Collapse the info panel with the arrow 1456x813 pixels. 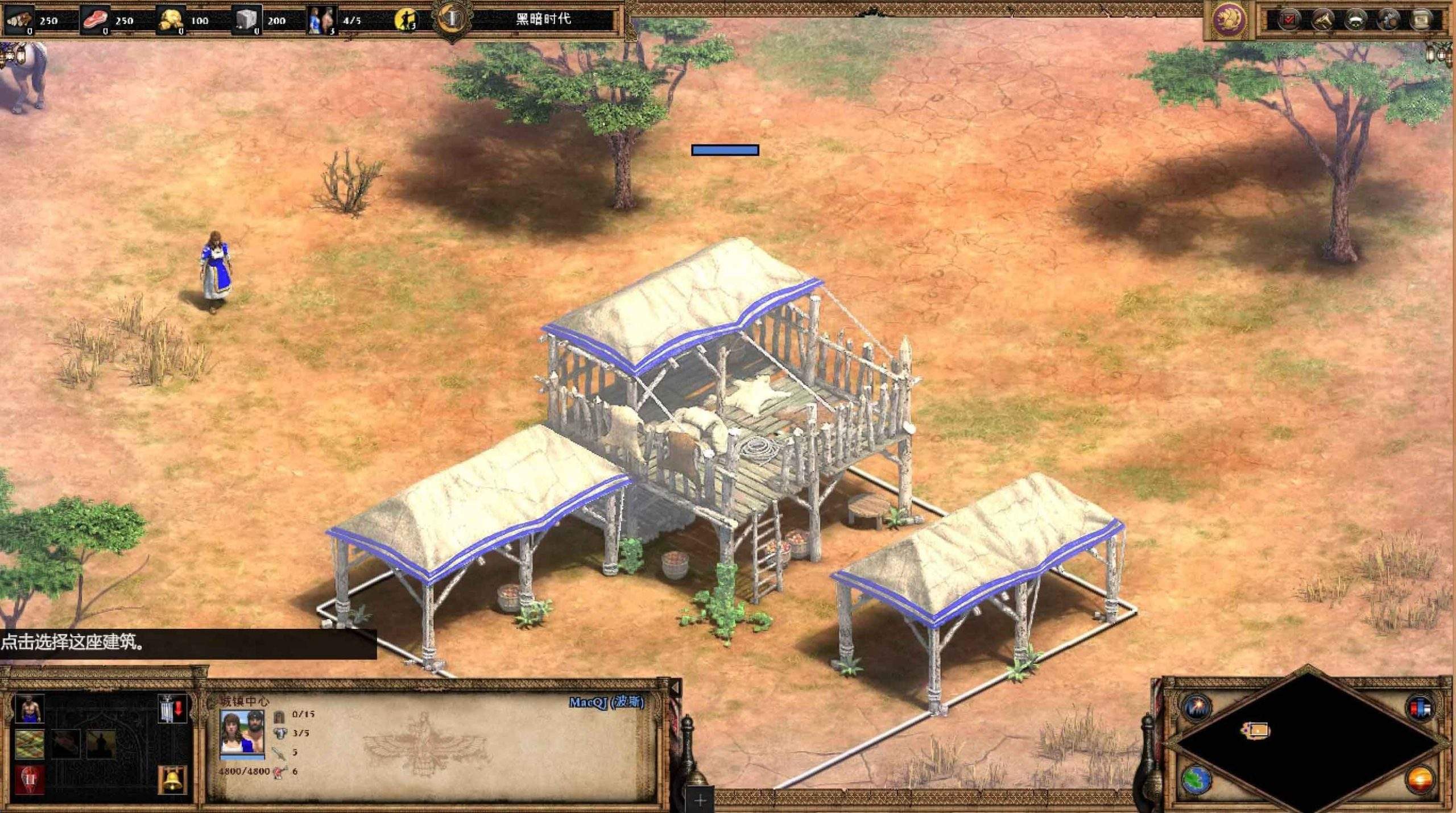(x=675, y=688)
